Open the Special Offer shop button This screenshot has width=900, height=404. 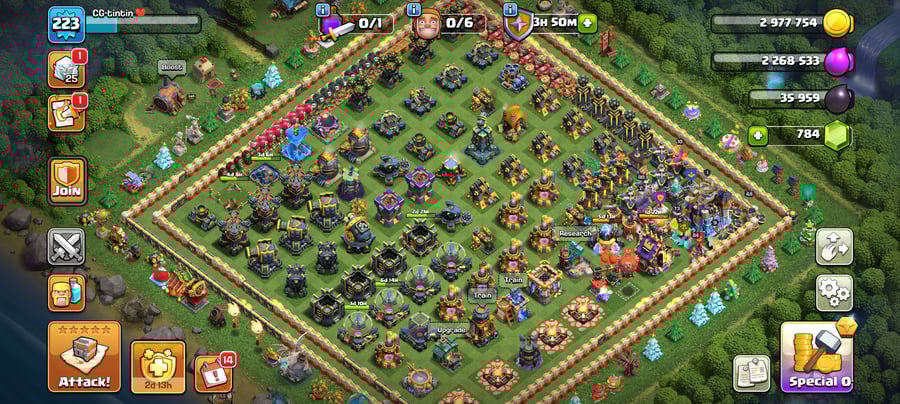(x=819, y=357)
